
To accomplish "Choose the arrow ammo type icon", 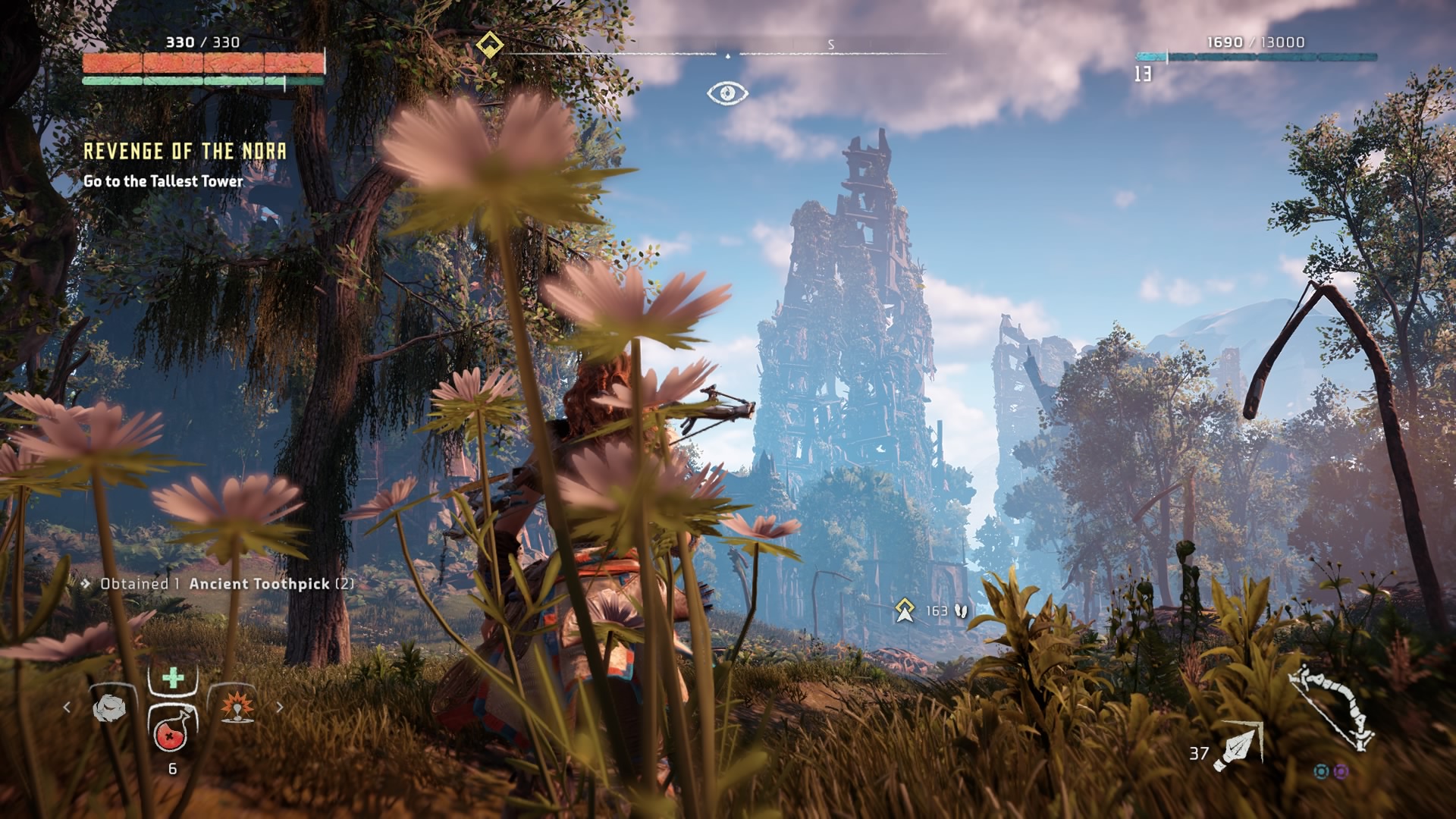I will (1238, 747).
